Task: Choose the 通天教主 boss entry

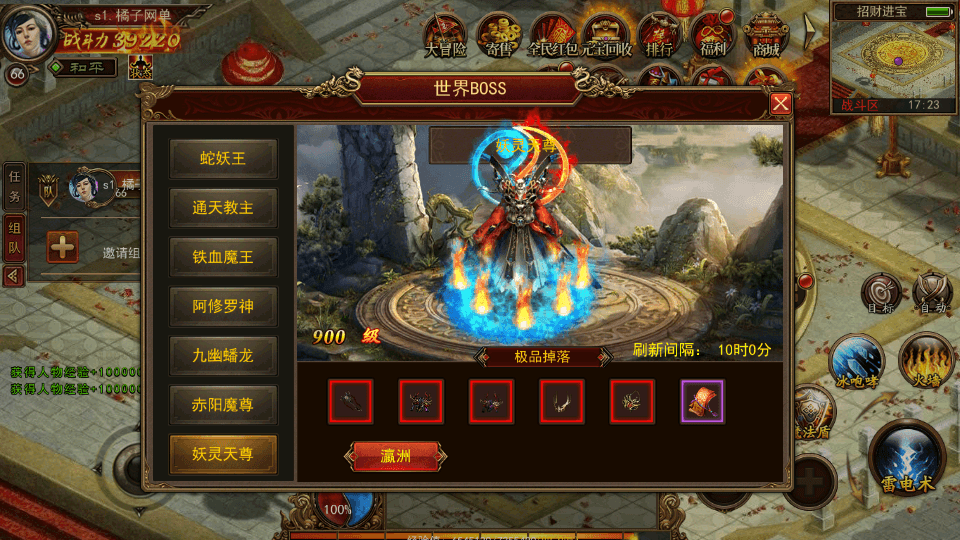Action: coord(222,208)
